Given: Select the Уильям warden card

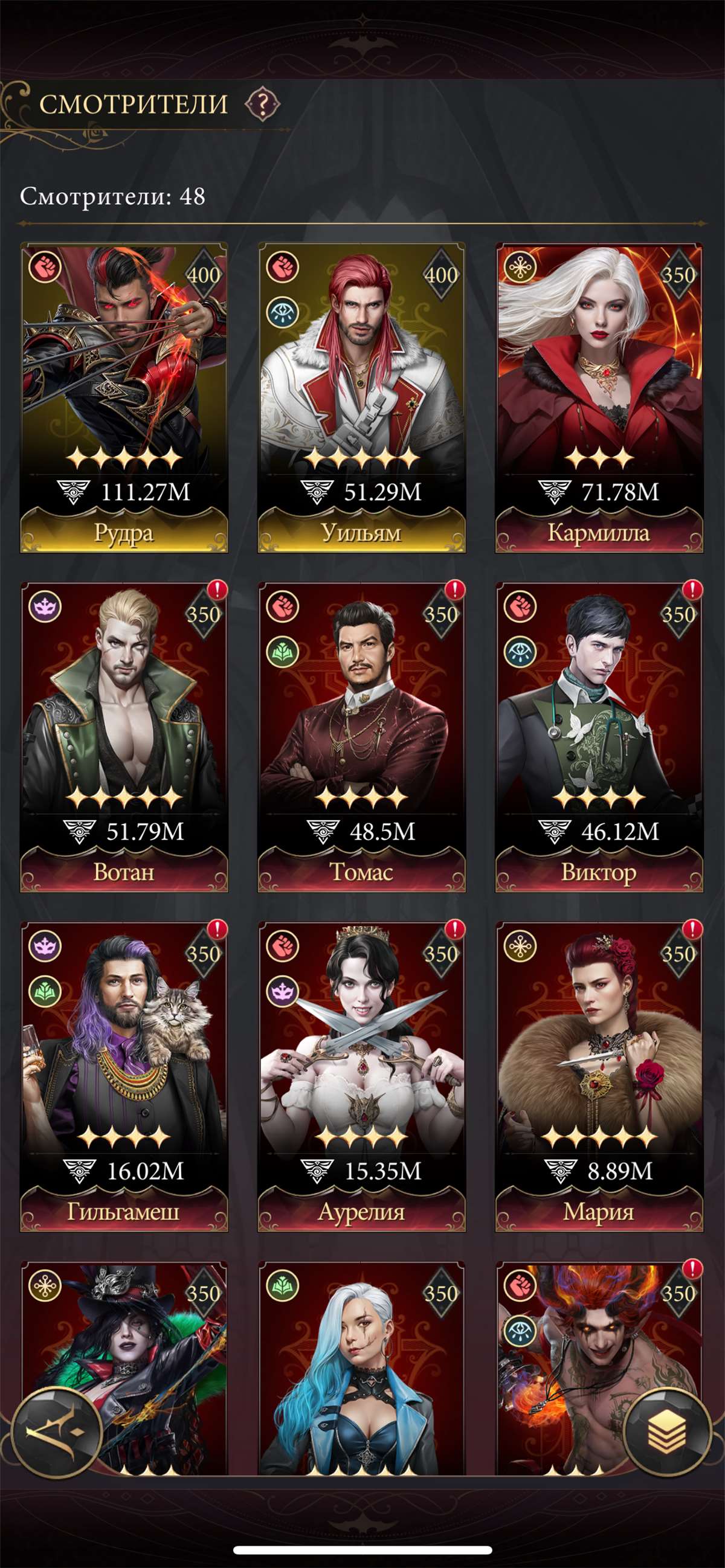Looking at the screenshot, I should (361, 397).
